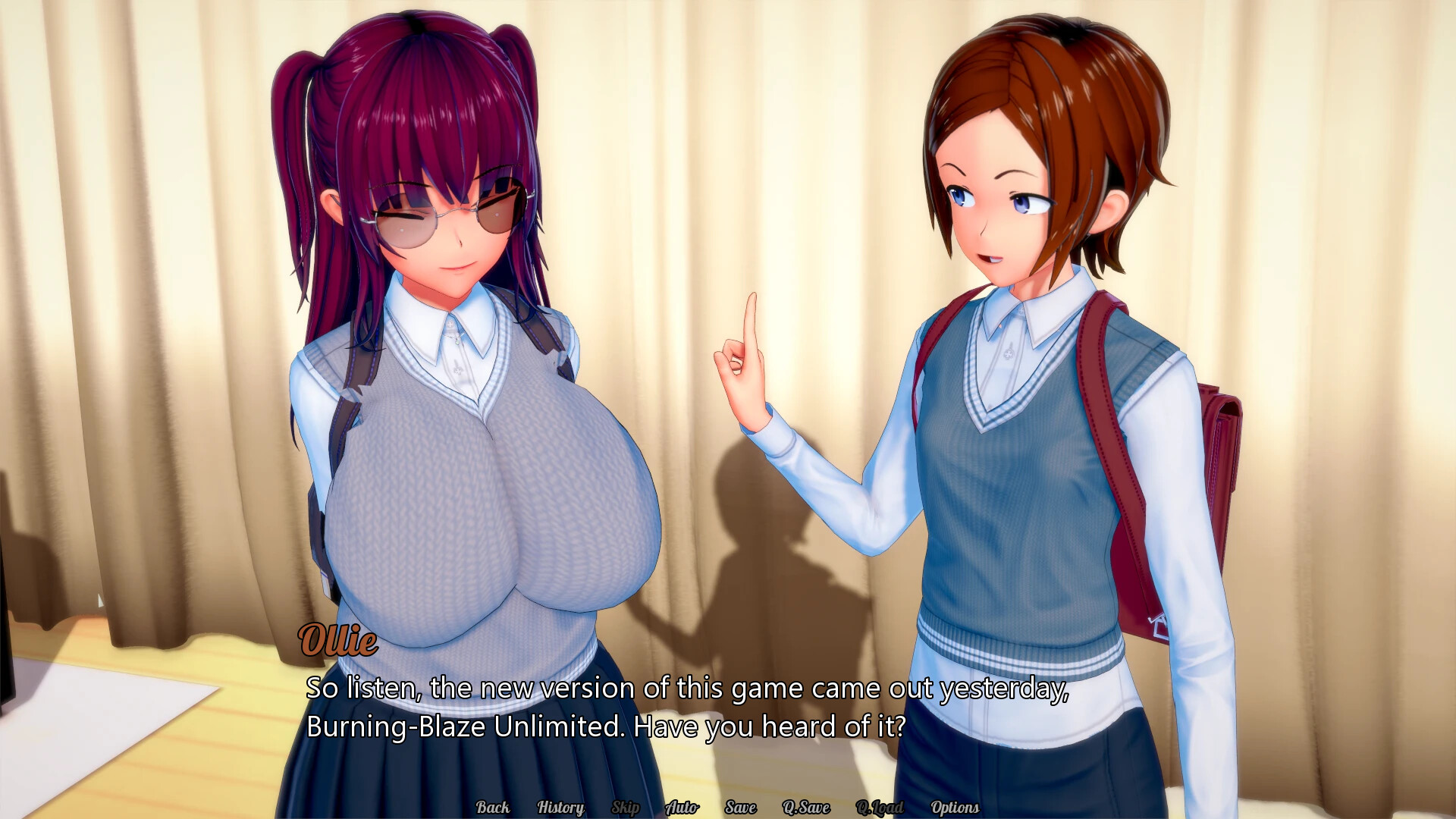Click Ollie, the brown-haired character
The height and width of the screenshot is (819, 1456).
tap(1009, 190)
